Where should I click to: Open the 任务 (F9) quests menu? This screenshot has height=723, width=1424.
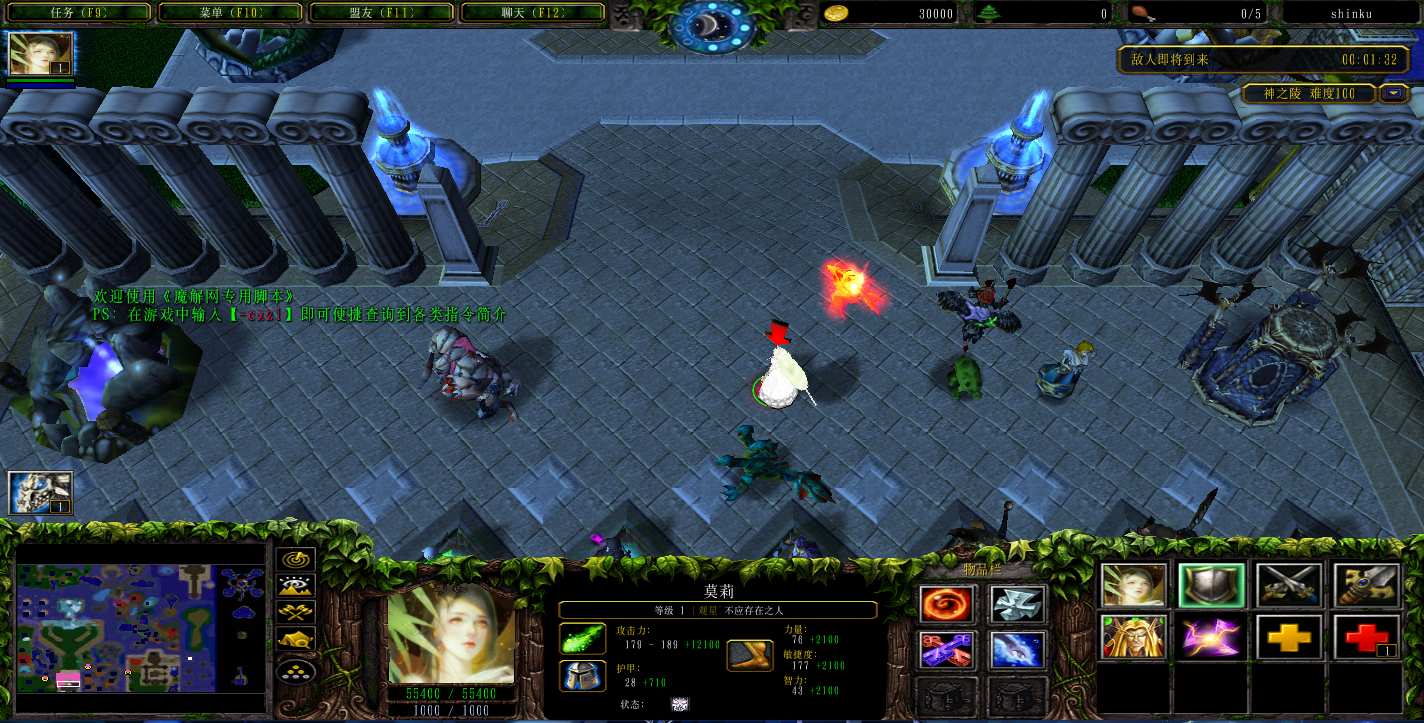(x=77, y=12)
